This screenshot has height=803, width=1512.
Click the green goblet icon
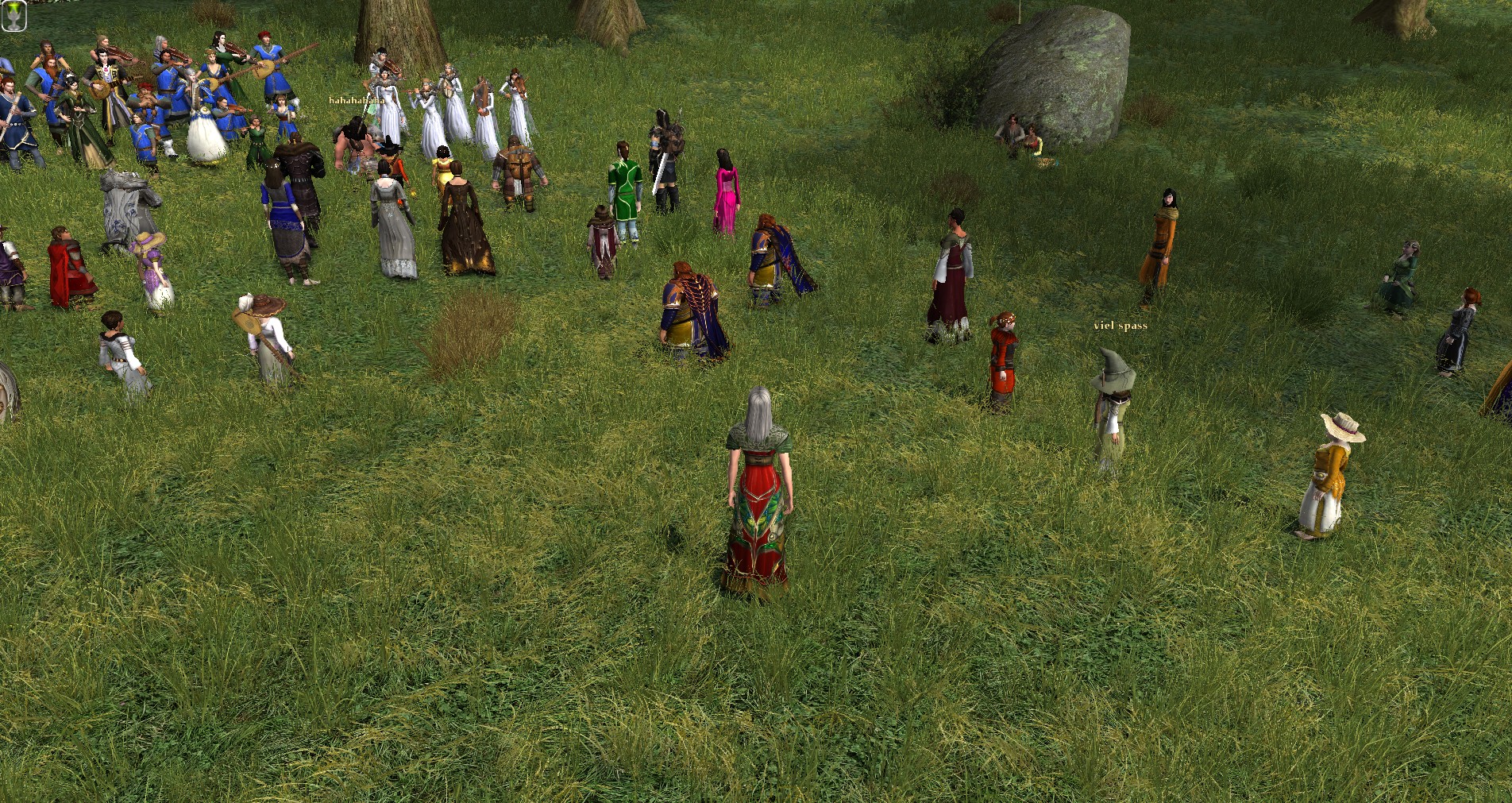[x=14, y=15]
